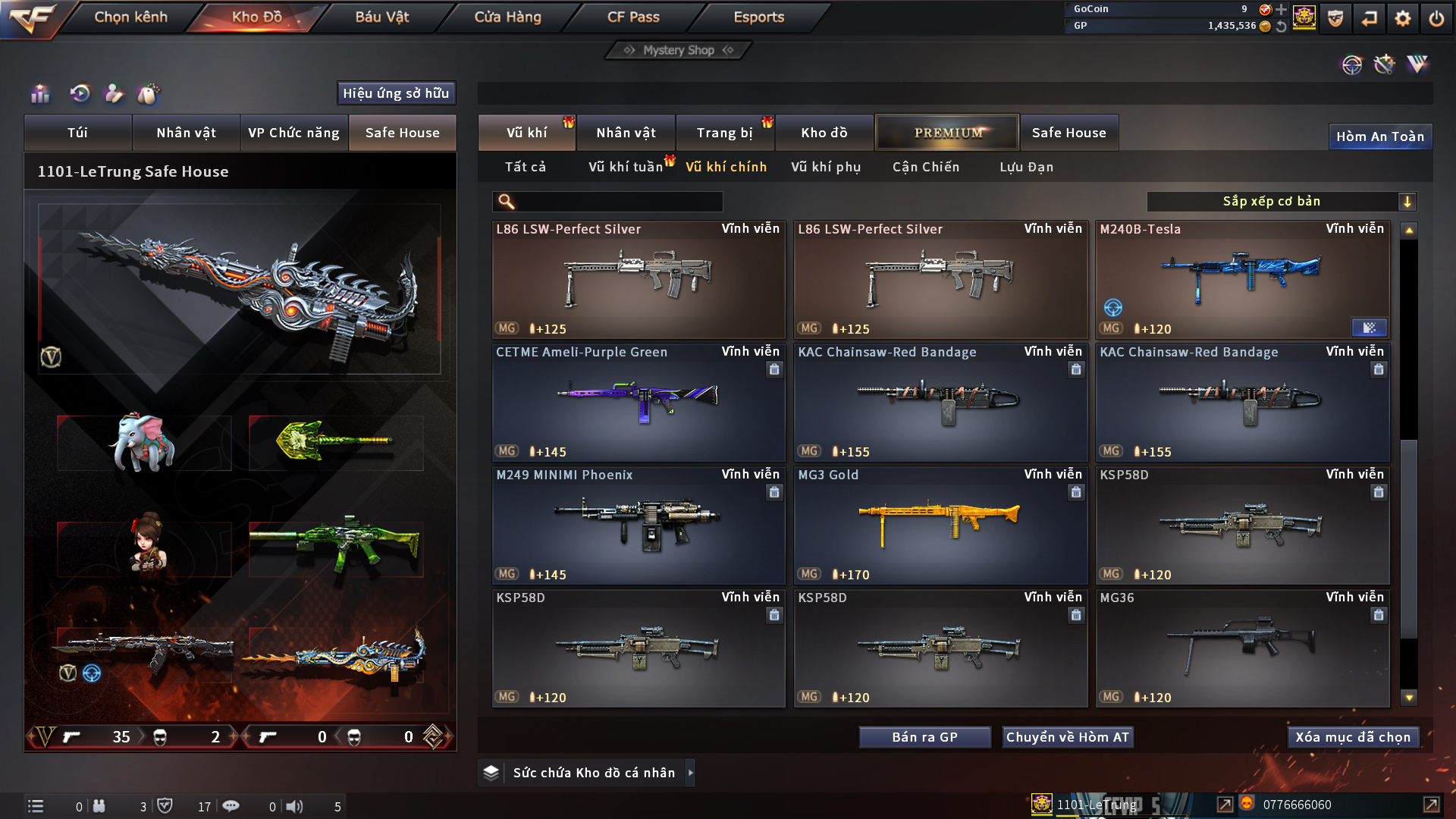Click Chuyển về Hòm AT button
The height and width of the screenshot is (819, 1456).
(x=1068, y=737)
